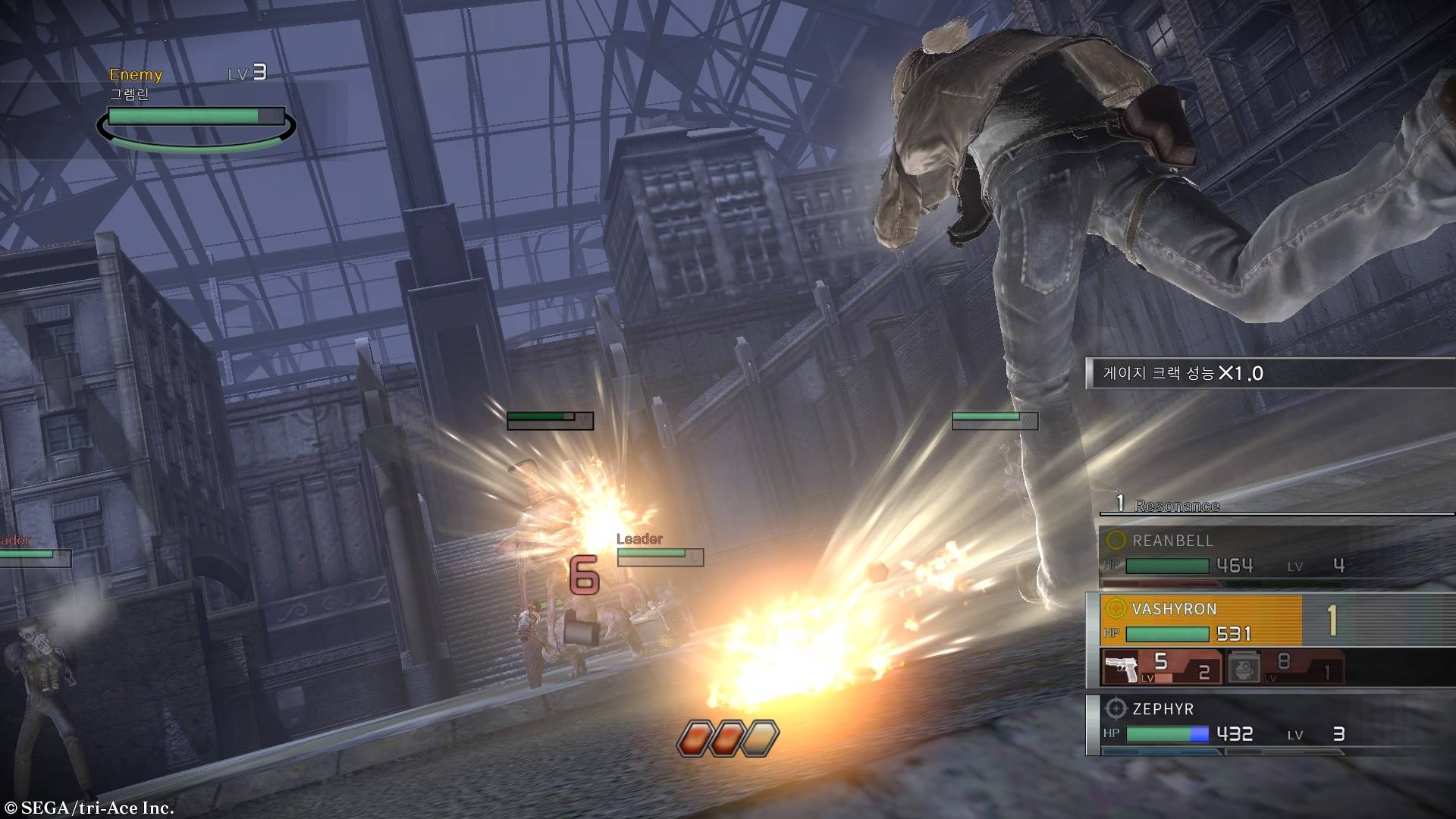Click the SEGA/tri-Ace copyright text
This screenshot has width=1456, height=819.
89,808
